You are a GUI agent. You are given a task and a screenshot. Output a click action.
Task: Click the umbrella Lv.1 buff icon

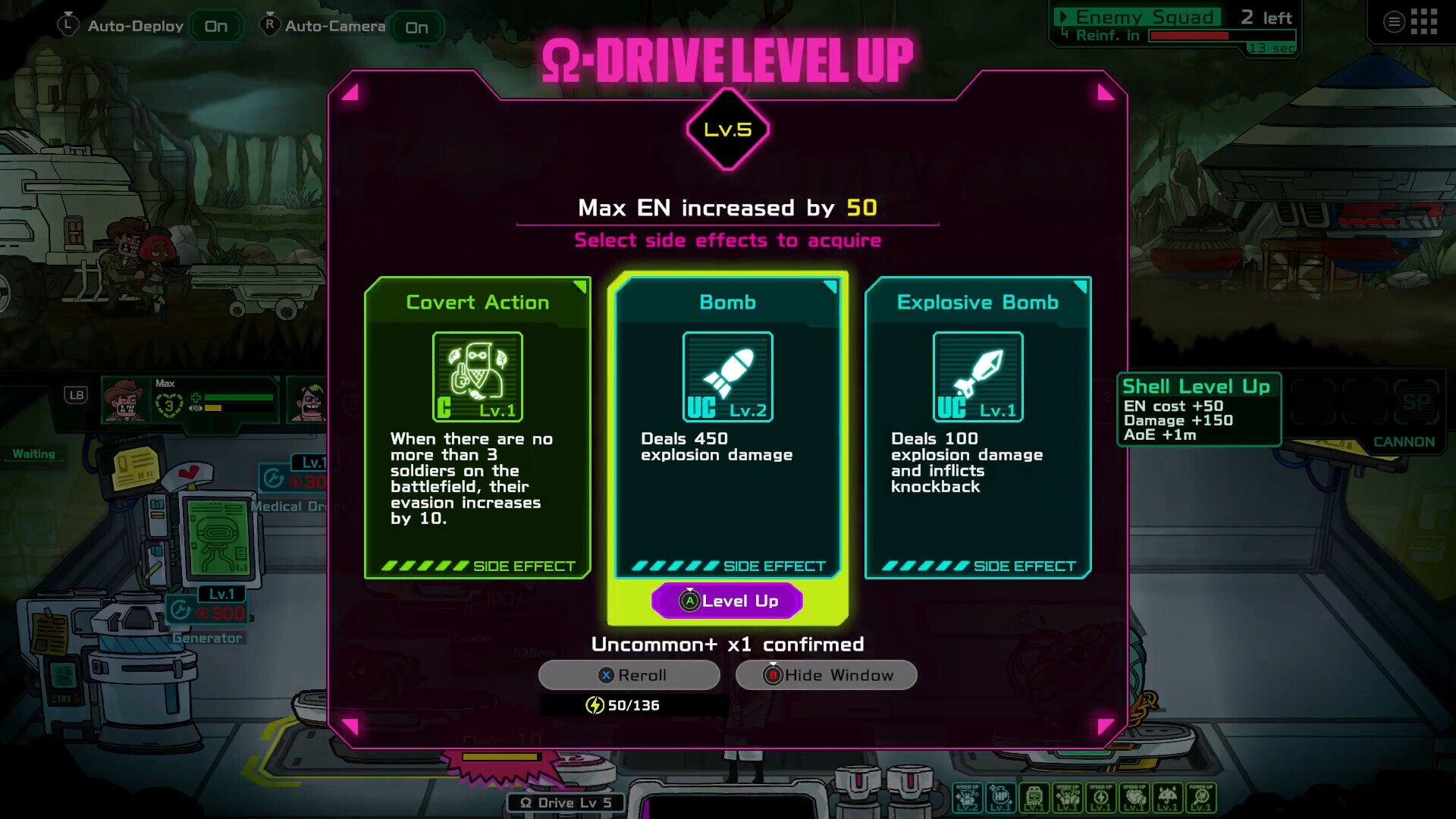(1168, 795)
